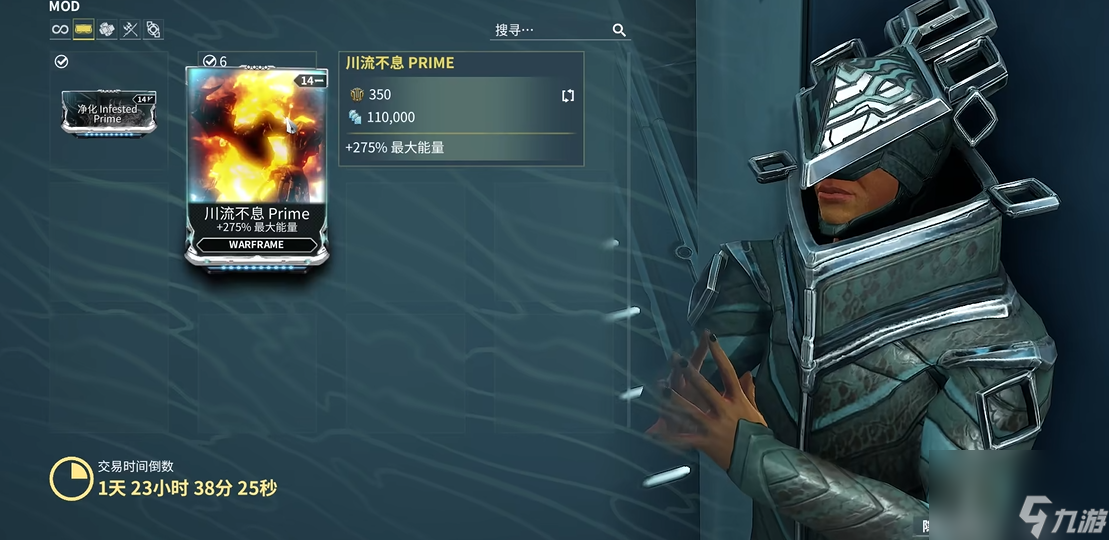Show all items with the infinity filter

[61, 29]
